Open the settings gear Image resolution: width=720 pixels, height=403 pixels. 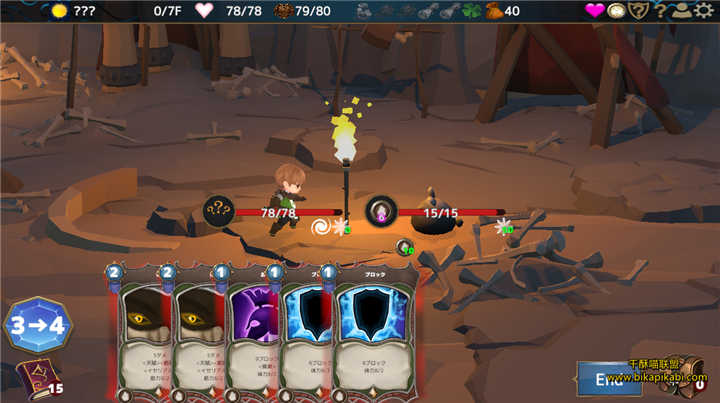pyautogui.click(x=706, y=11)
